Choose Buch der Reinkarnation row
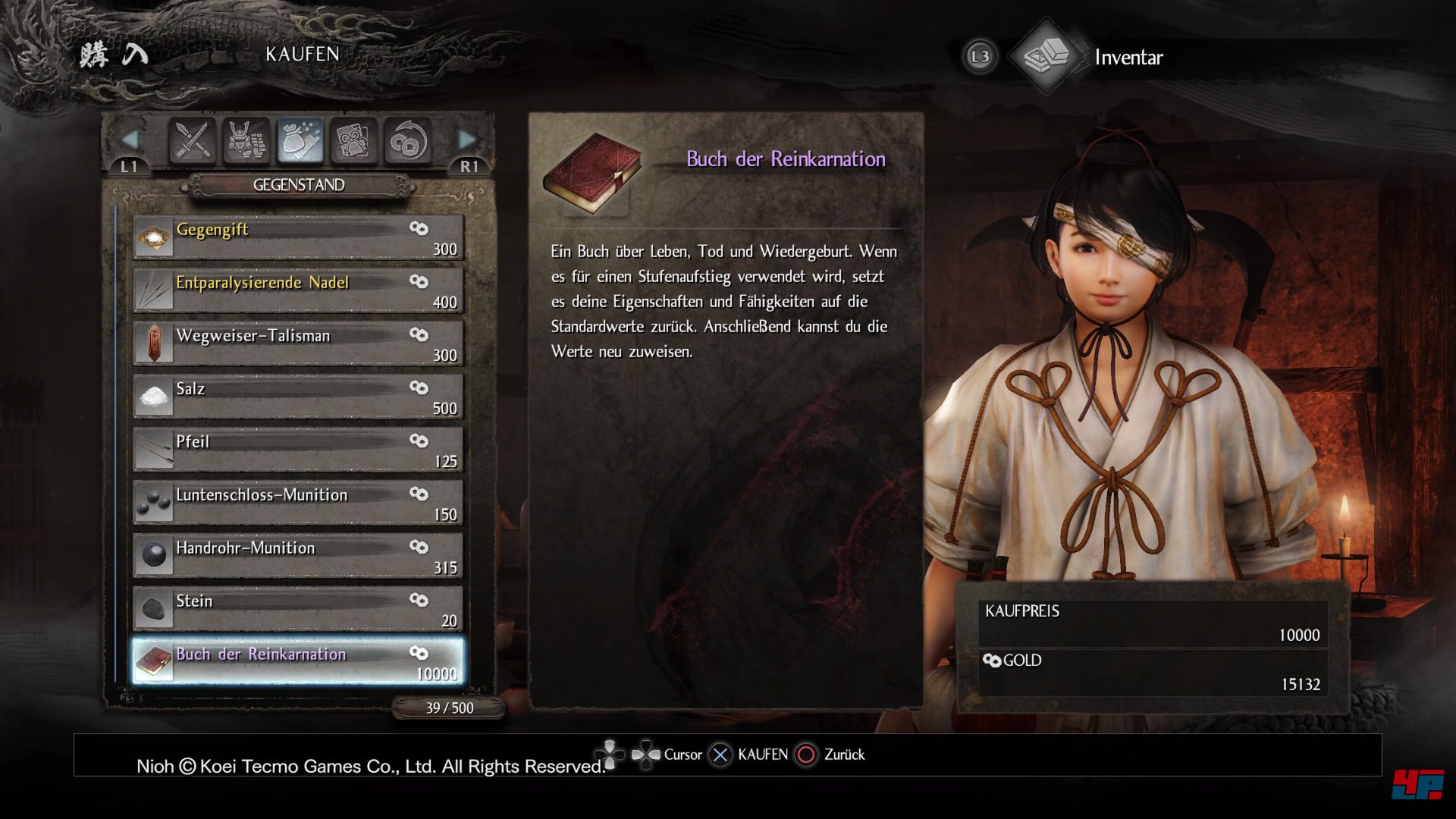 [x=298, y=662]
